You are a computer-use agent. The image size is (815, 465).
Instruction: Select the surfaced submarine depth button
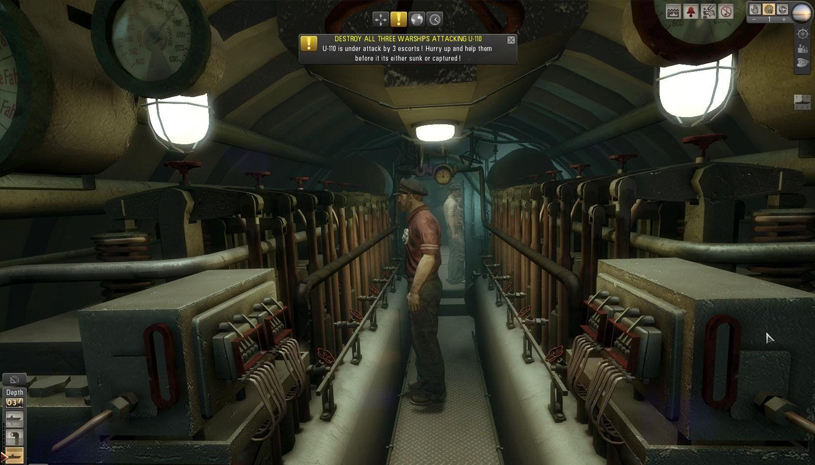[x=14, y=421]
